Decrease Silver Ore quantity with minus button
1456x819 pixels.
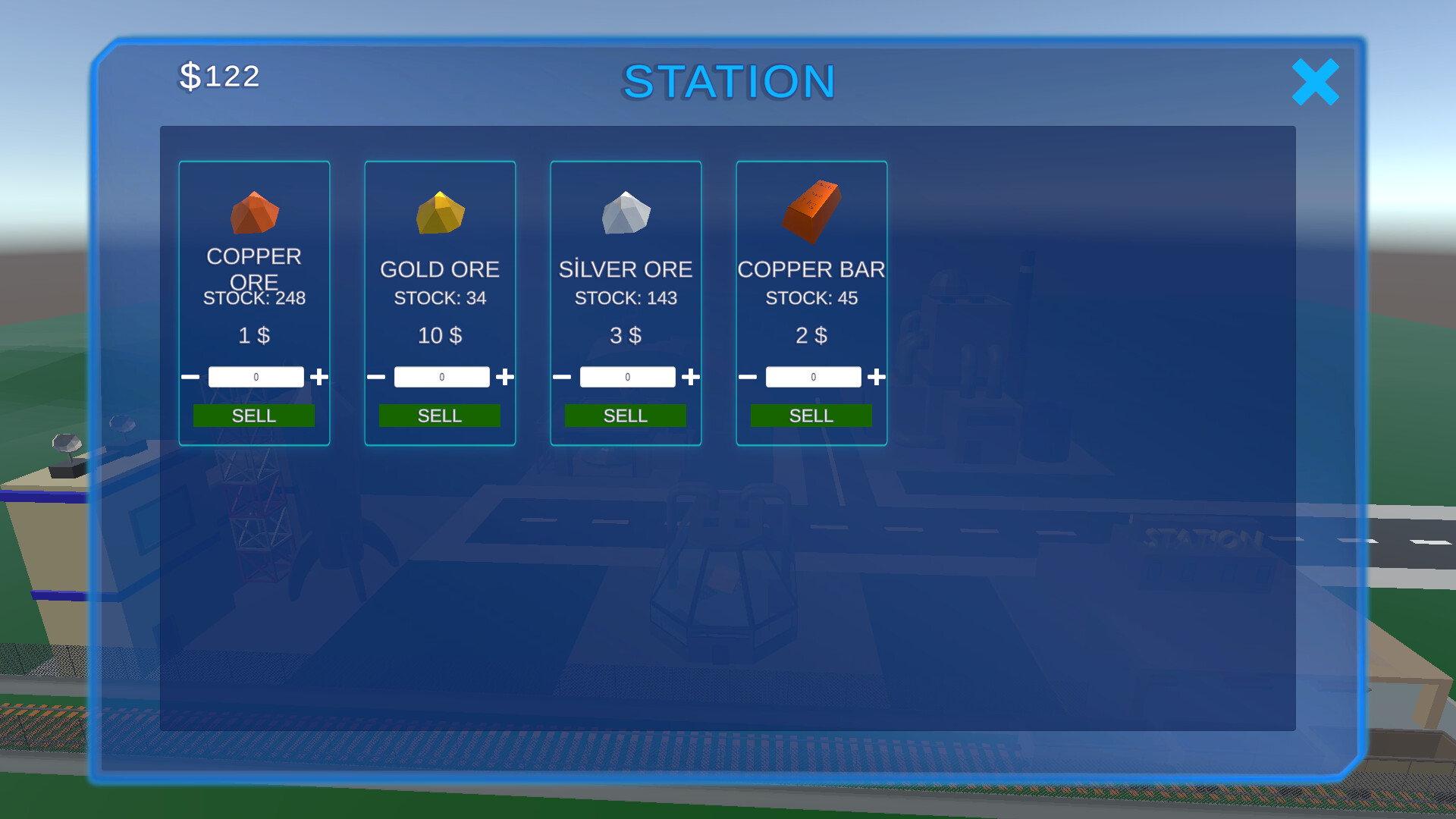click(x=562, y=376)
